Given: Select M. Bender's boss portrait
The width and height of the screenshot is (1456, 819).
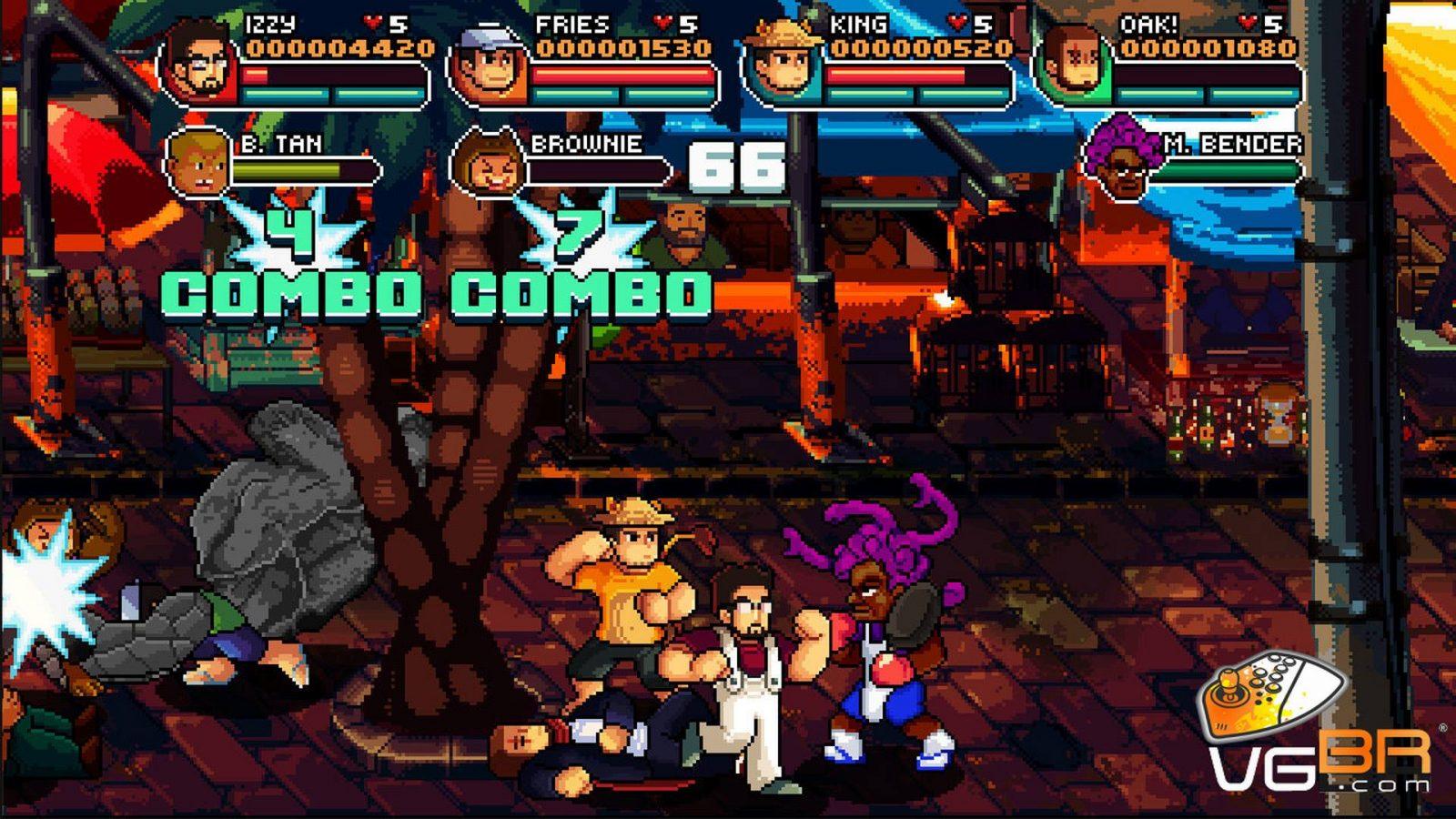Looking at the screenshot, I should tap(1123, 160).
